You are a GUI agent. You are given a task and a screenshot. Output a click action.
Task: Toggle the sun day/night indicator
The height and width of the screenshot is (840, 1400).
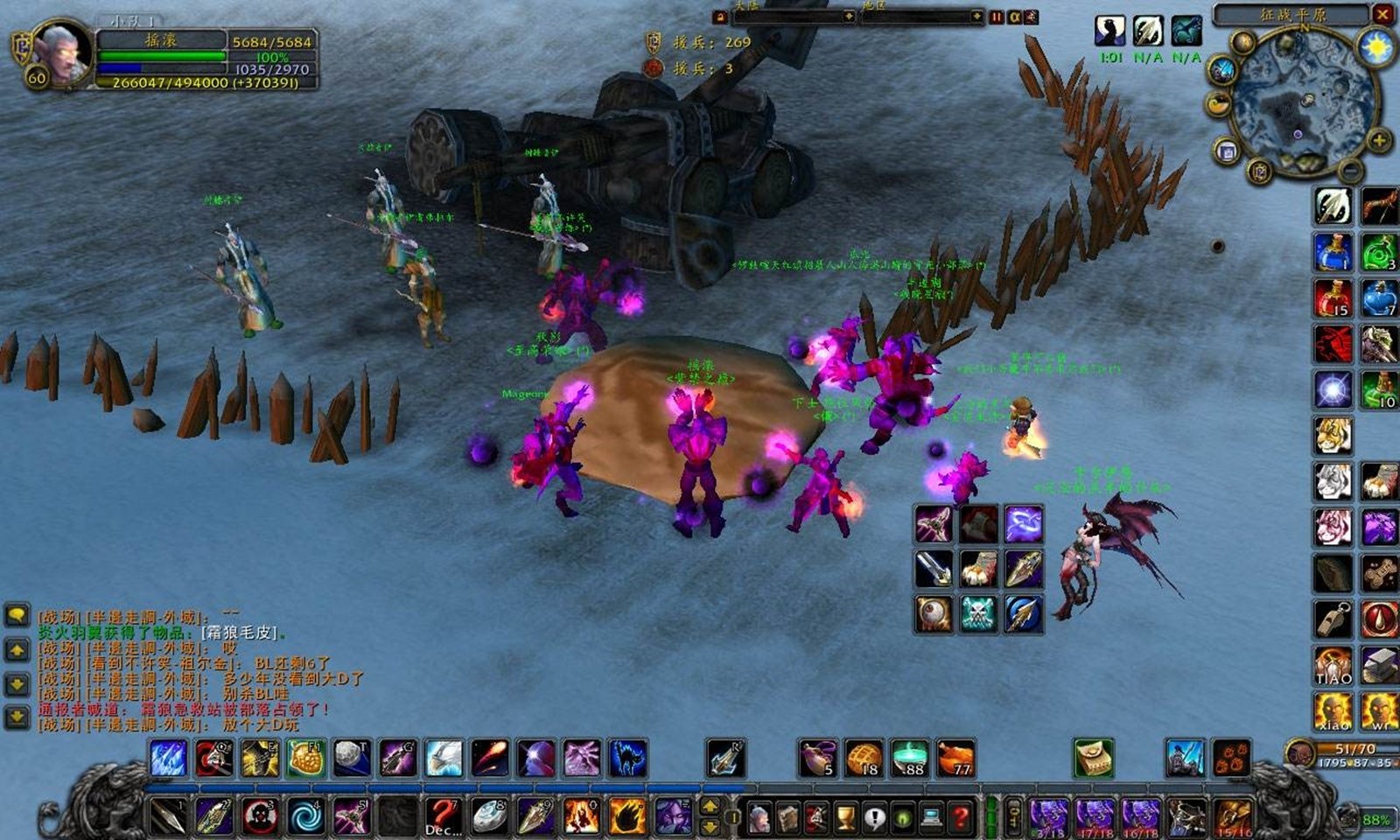click(1377, 45)
